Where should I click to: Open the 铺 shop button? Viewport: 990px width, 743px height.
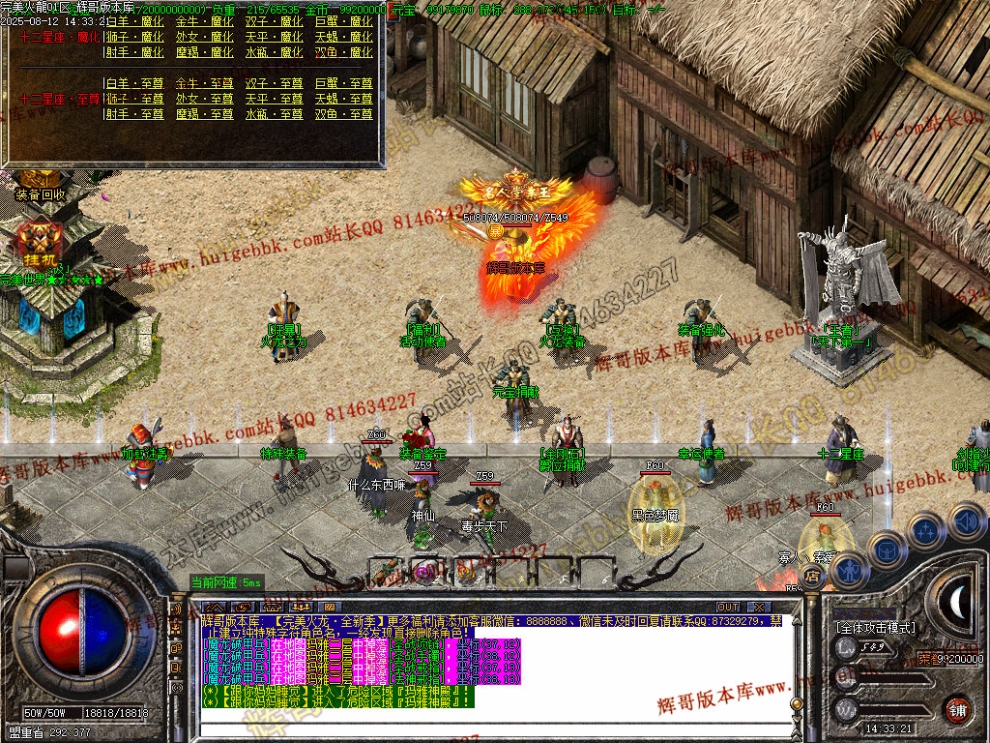coord(958,709)
